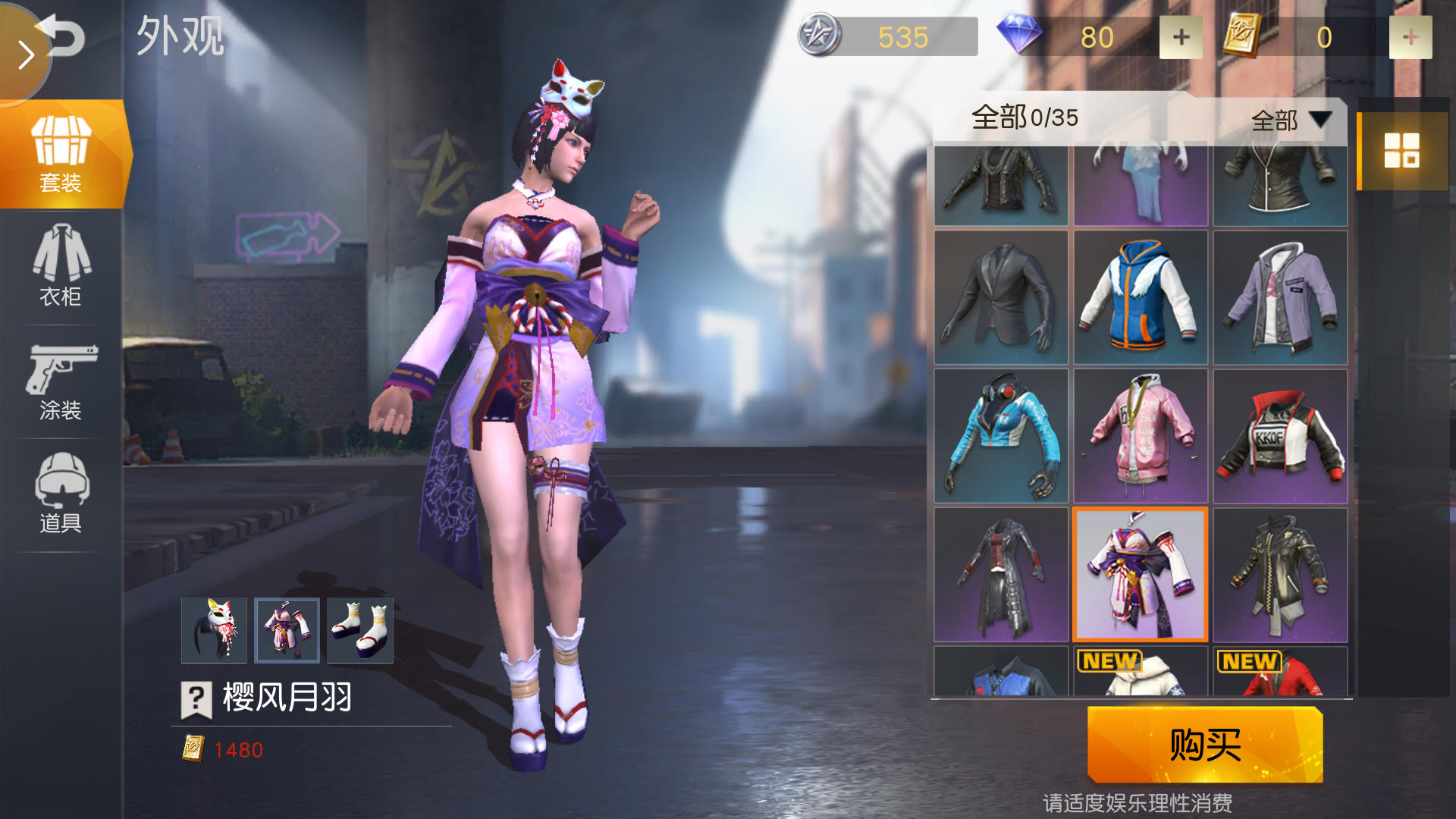Screen dimensions: 1456x819
Task: Open the 道具 items tab
Action: [x=61, y=494]
